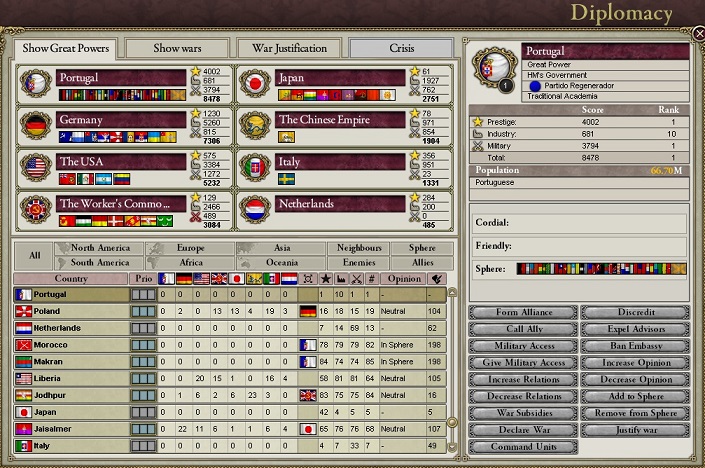Viewport: 705px width, 468px height.
Task: Sort the list by Opinion column
Action: click(x=403, y=279)
